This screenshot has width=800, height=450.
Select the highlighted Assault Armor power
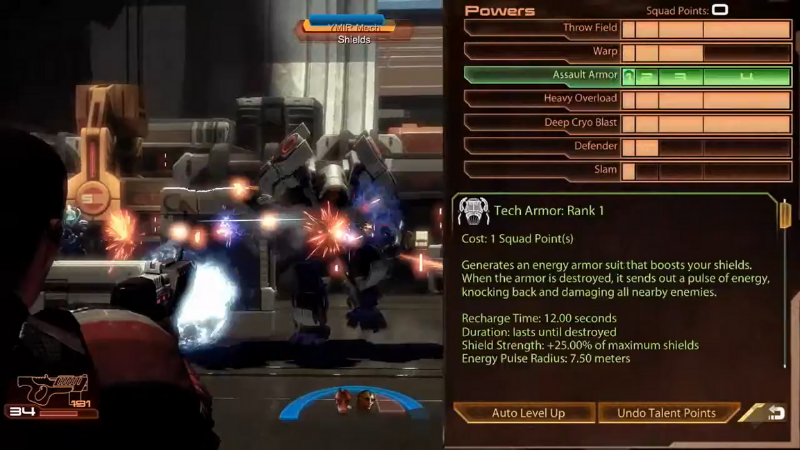[x=543, y=75]
